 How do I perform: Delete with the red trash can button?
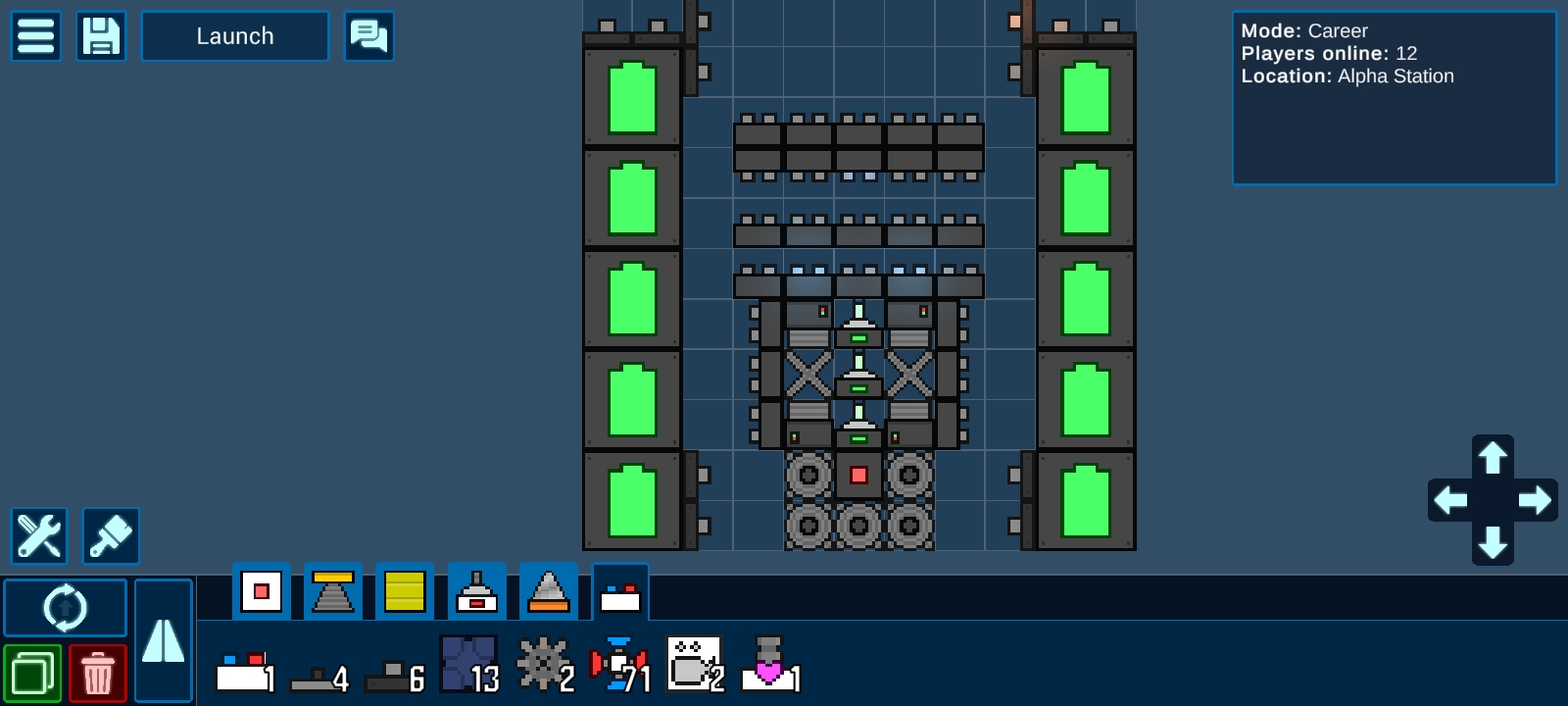point(98,674)
